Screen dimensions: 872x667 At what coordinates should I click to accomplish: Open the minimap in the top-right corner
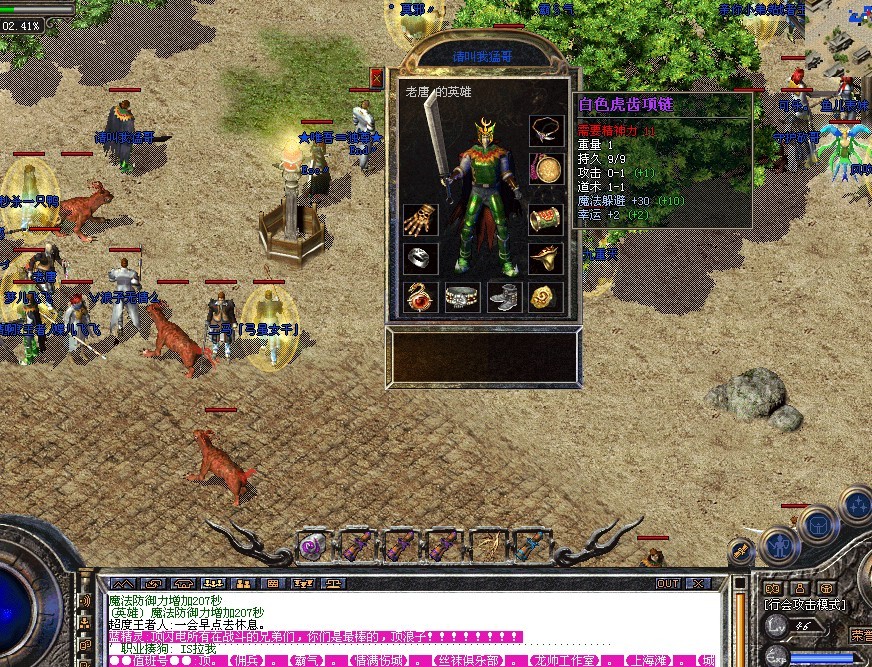(x=838, y=30)
